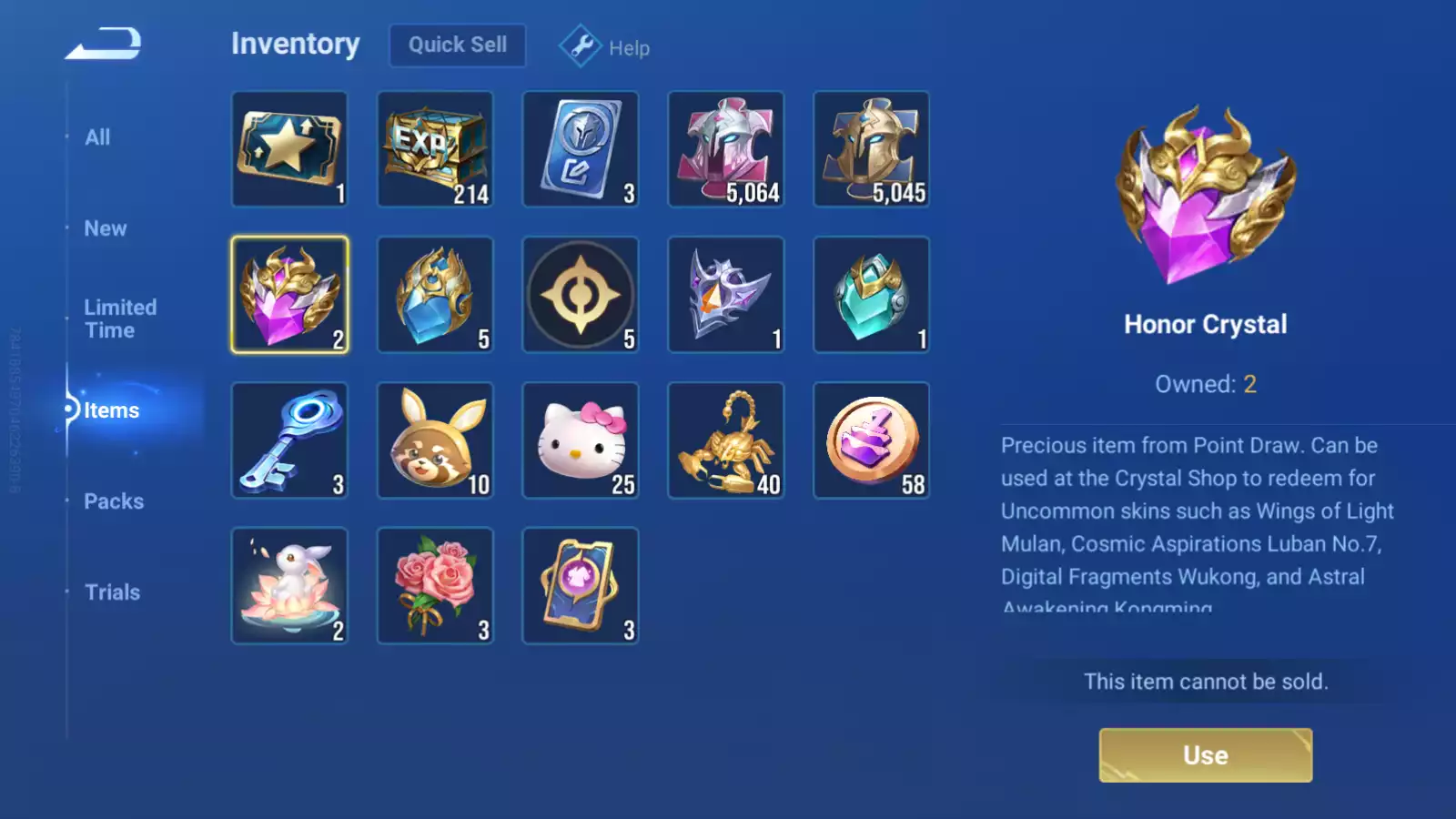
Task: Select the Limited Time tab
Action: coord(120,318)
